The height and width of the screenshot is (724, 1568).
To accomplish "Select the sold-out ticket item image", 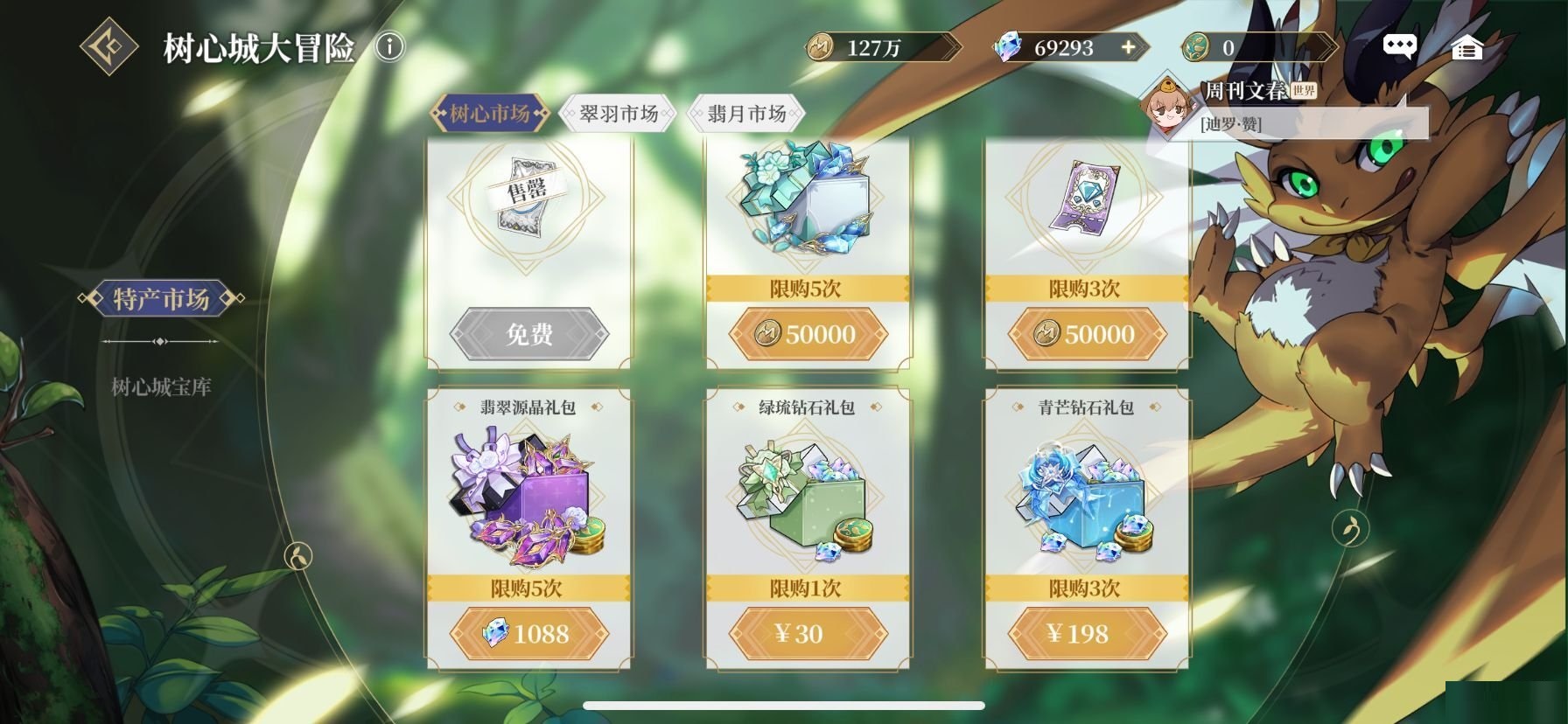I will 528,197.
